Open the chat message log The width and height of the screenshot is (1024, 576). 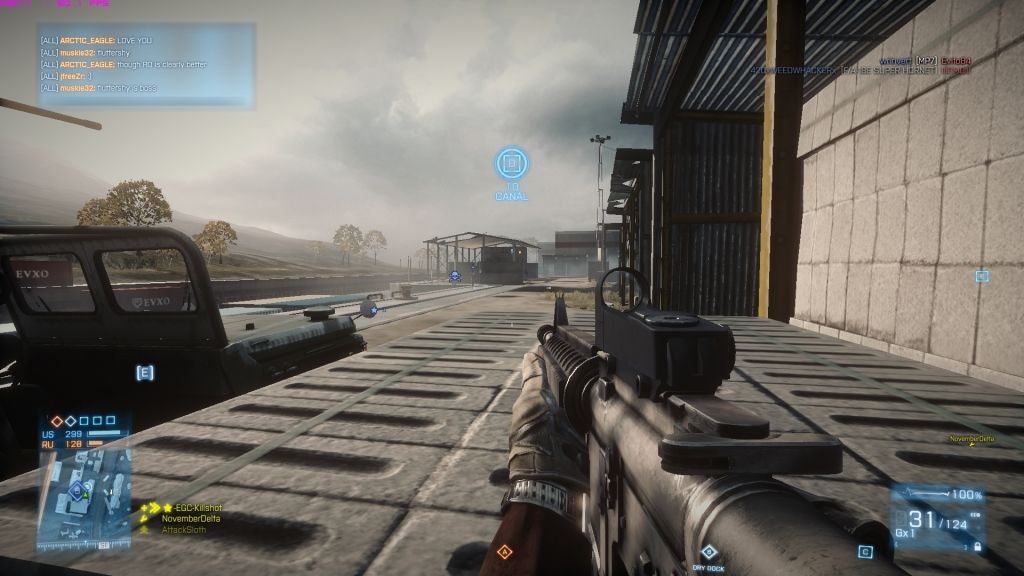click(x=146, y=64)
